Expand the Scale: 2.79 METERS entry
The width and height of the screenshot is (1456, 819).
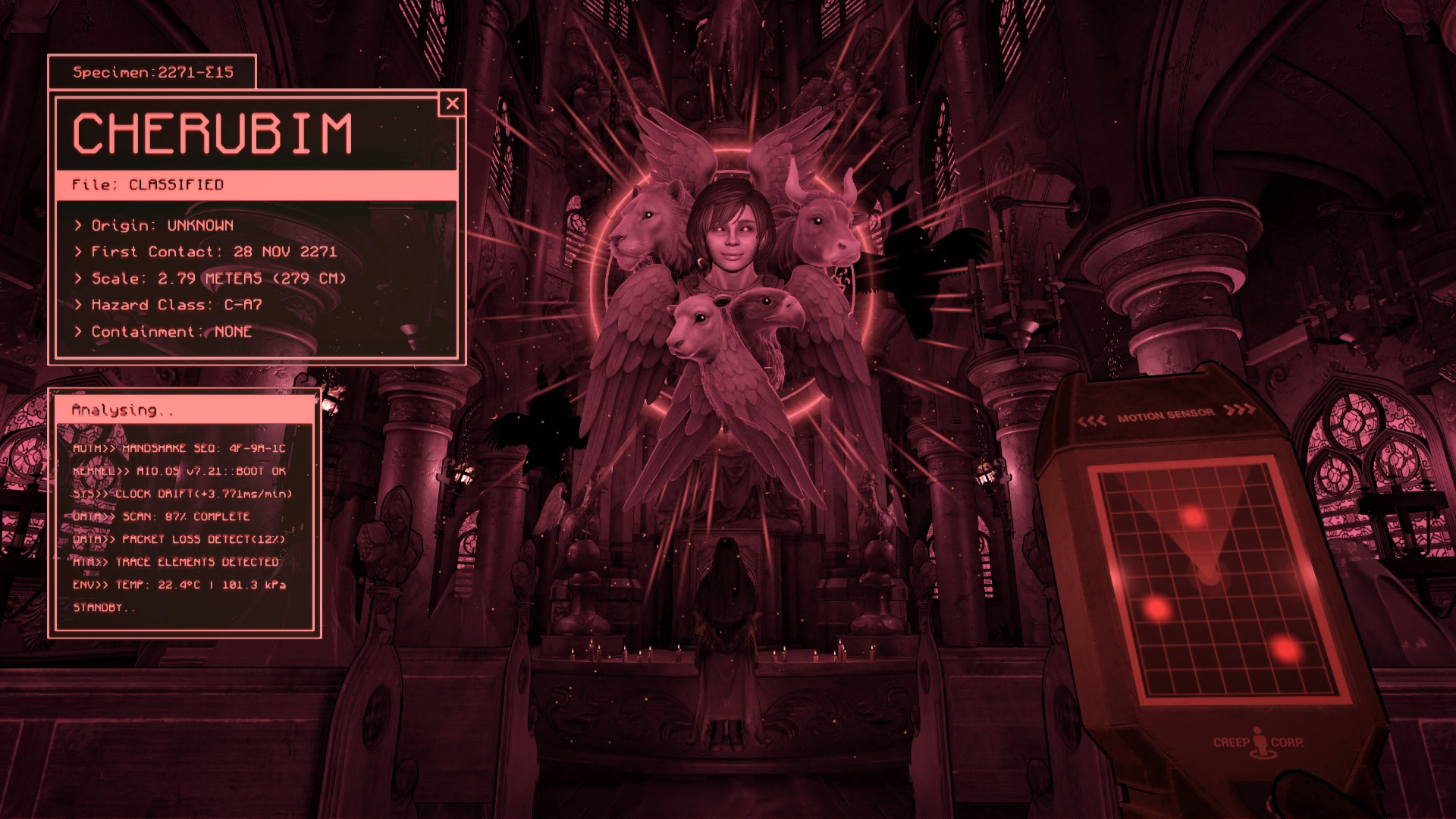tap(211, 278)
